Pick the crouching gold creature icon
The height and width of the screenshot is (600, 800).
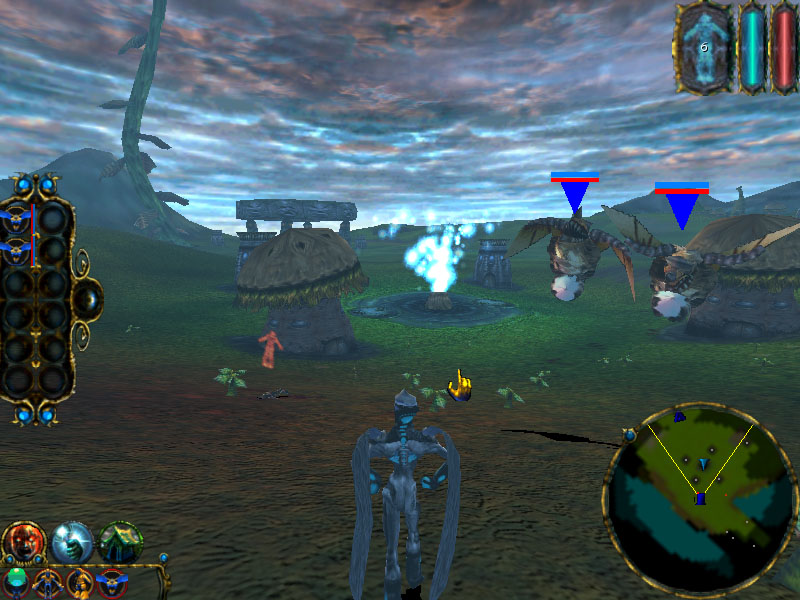click(80, 582)
